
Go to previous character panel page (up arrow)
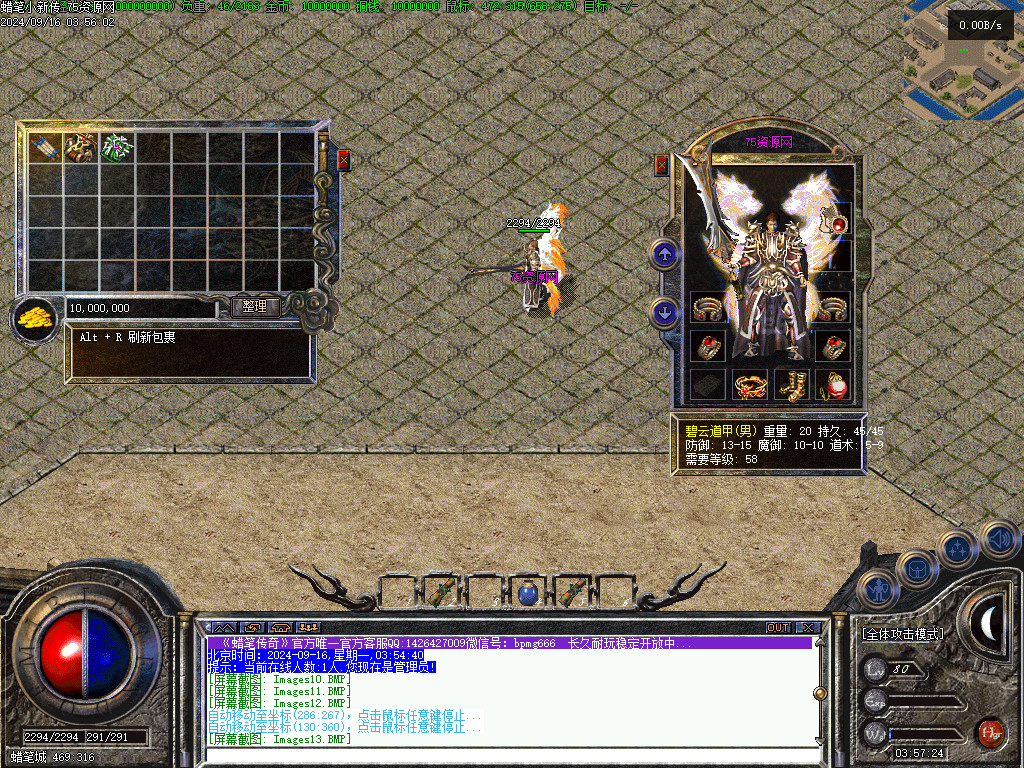point(665,254)
